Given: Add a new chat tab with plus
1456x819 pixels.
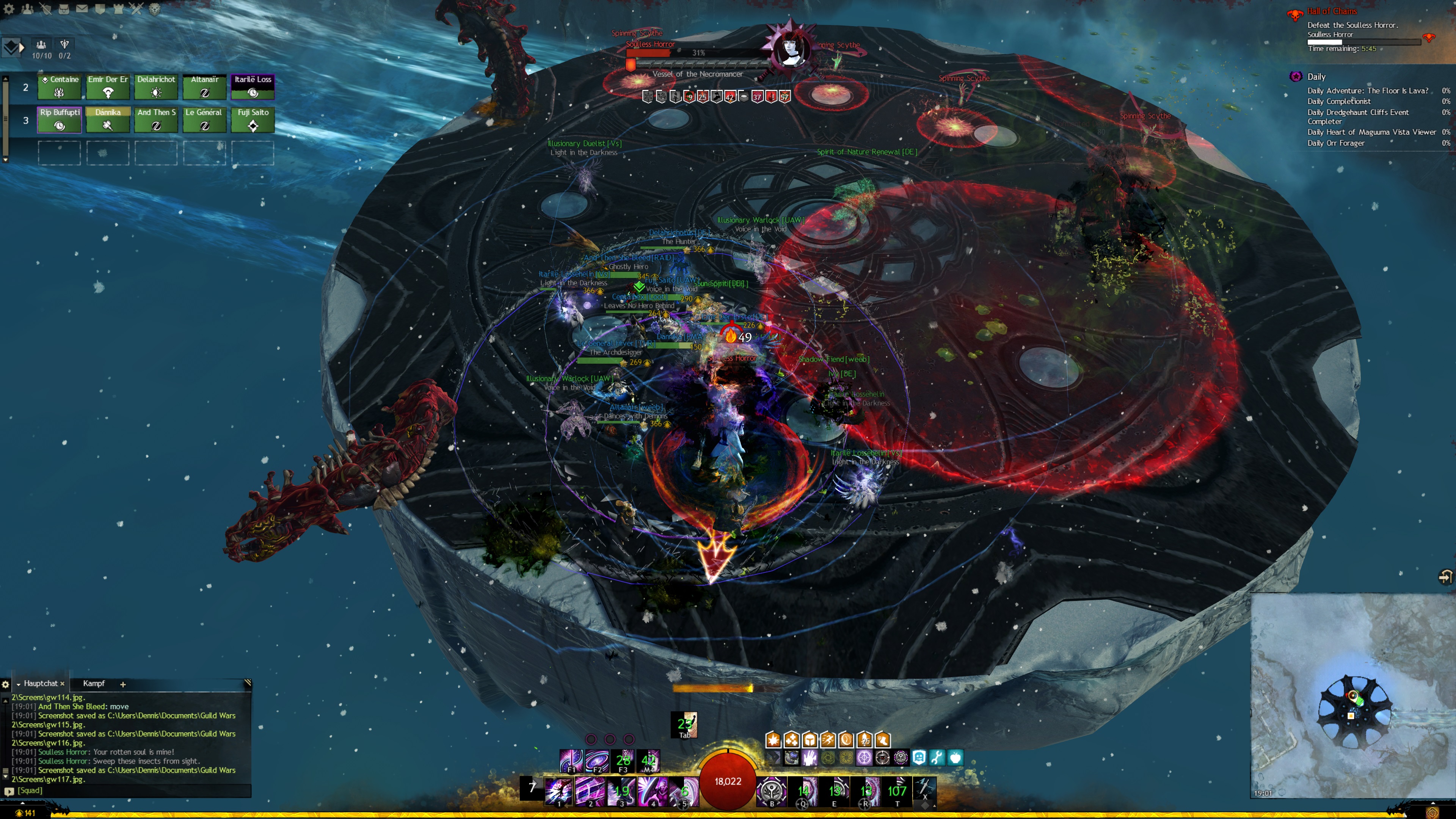Looking at the screenshot, I should coord(122,684).
